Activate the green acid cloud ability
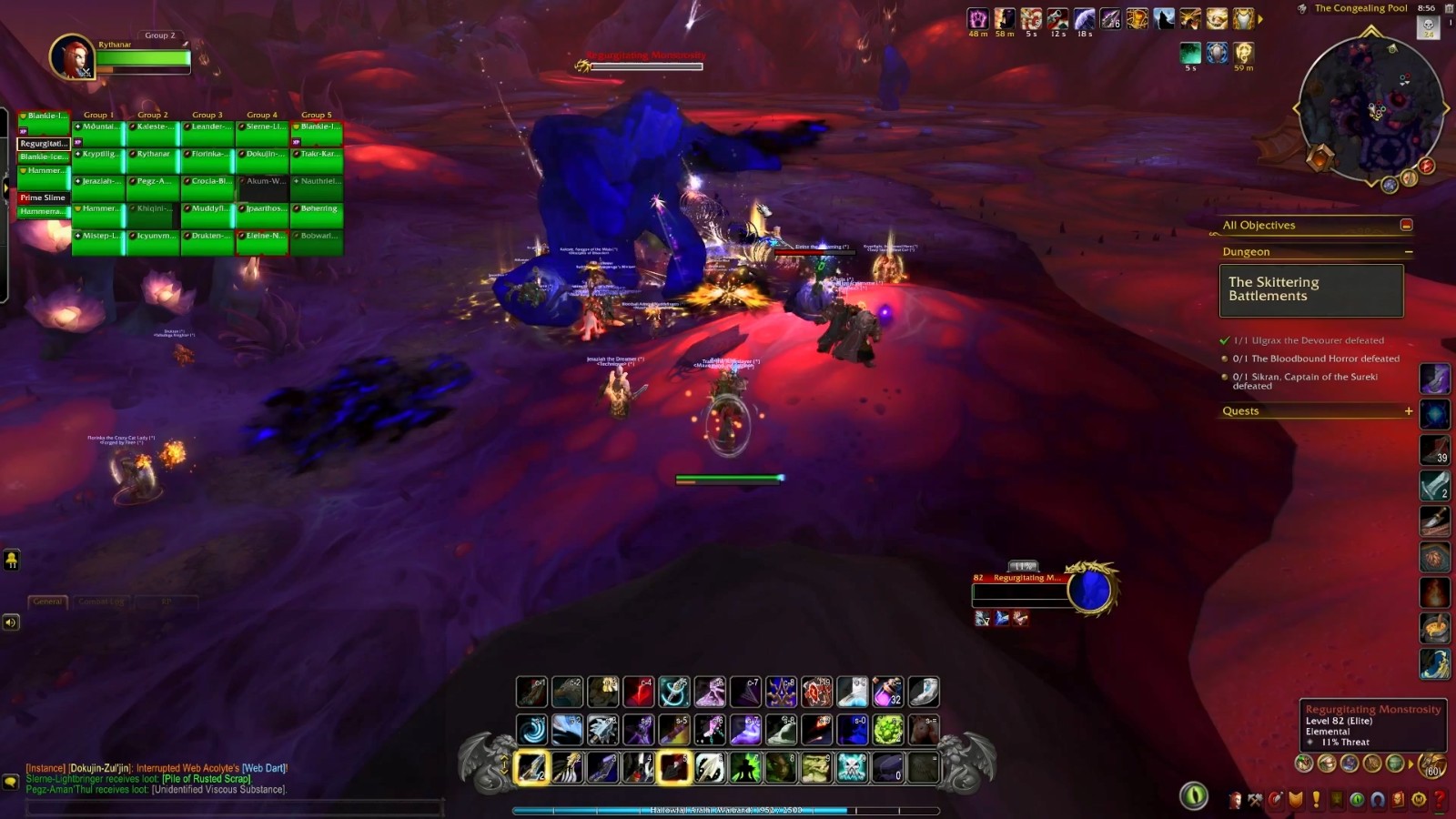Image resolution: width=1456 pixels, height=819 pixels. click(x=887, y=730)
